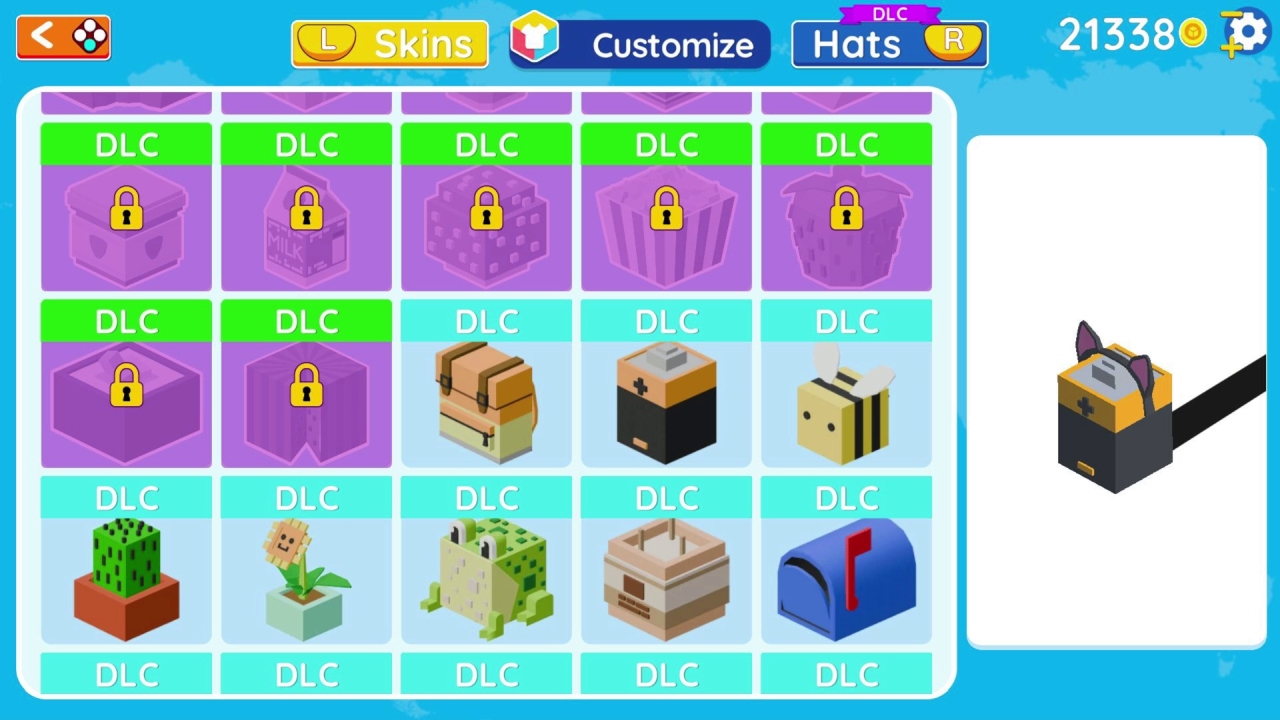
Task: Switch to the Skins tab
Action: point(390,43)
